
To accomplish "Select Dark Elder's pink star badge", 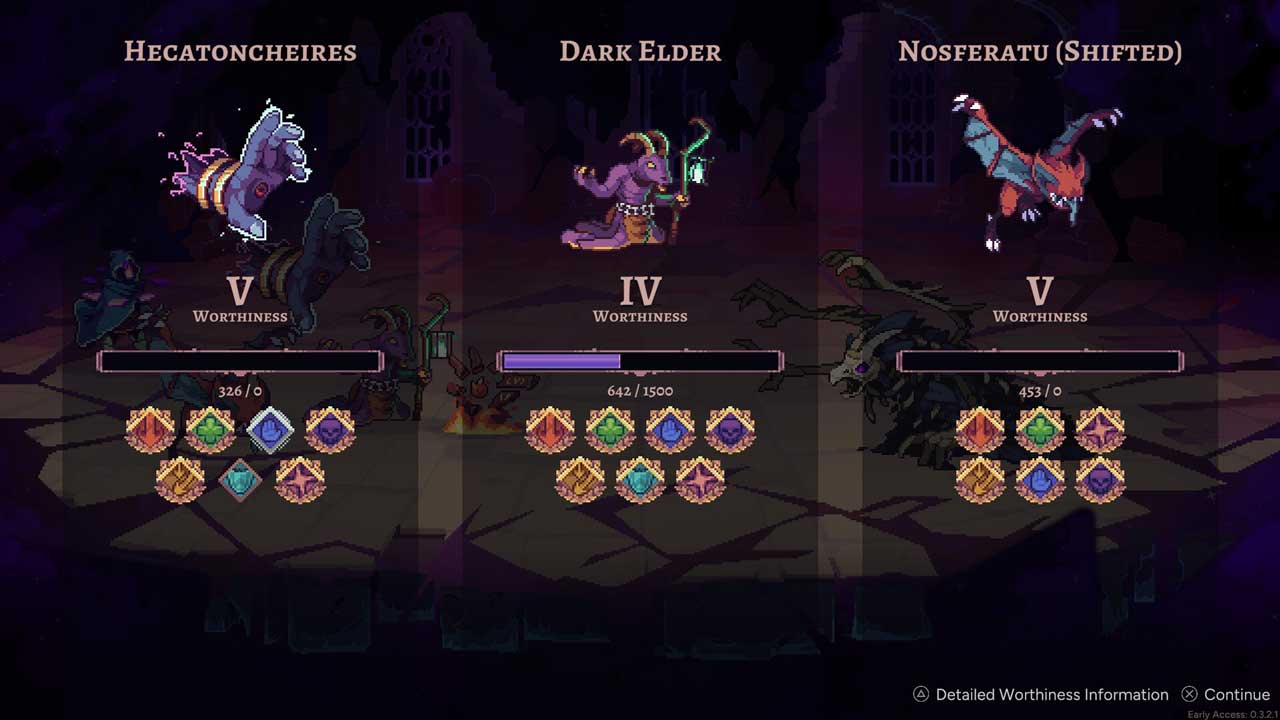I will pyautogui.click(x=700, y=479).
